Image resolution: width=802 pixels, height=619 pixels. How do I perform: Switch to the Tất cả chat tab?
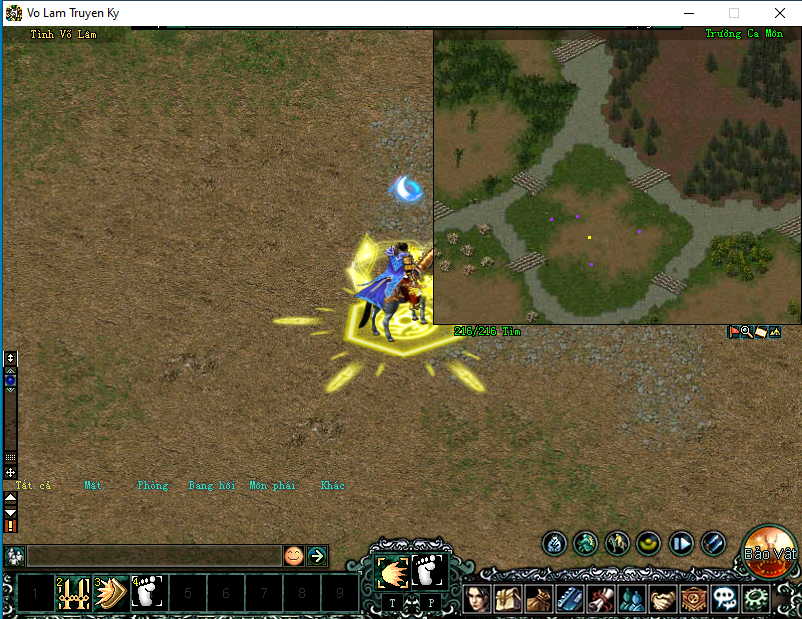[33, 486]
